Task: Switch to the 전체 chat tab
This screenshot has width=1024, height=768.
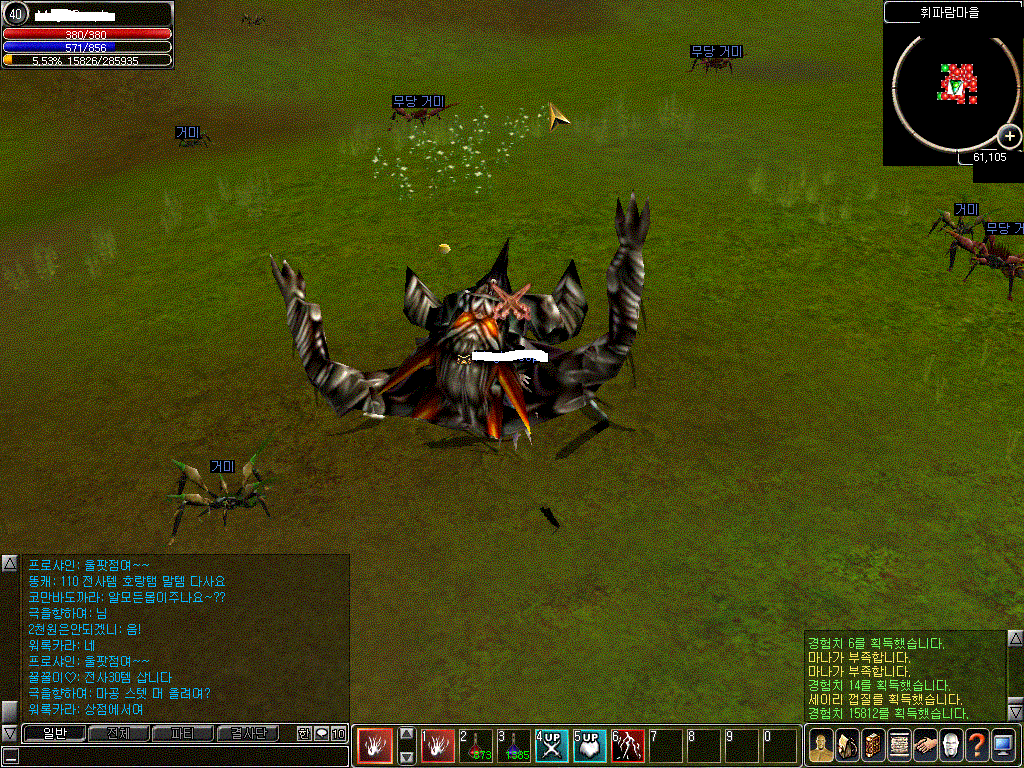Action: (118, 733)
